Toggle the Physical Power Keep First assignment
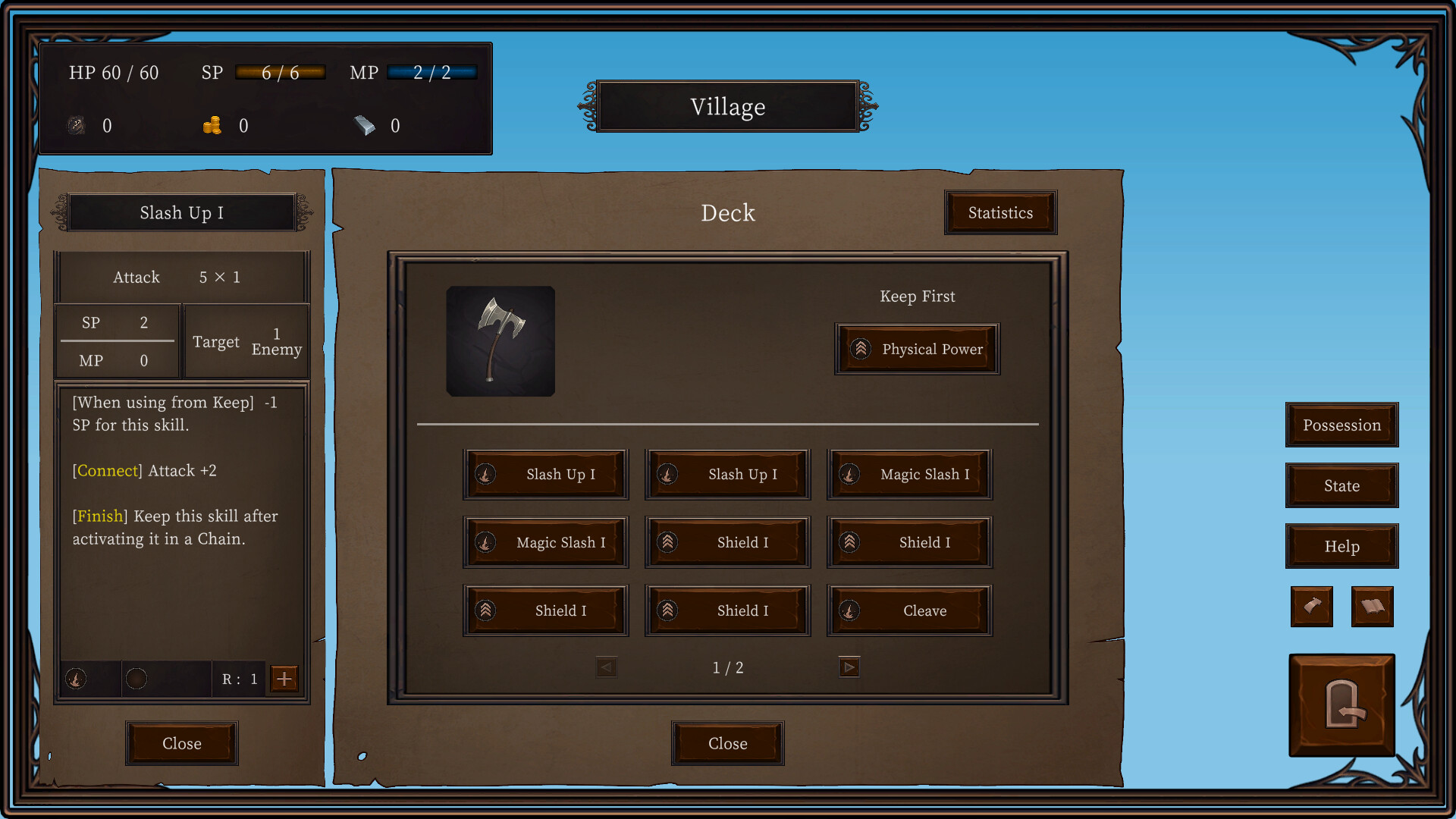Viewport: 1456px width, 819px height. [x=917, y=349]
